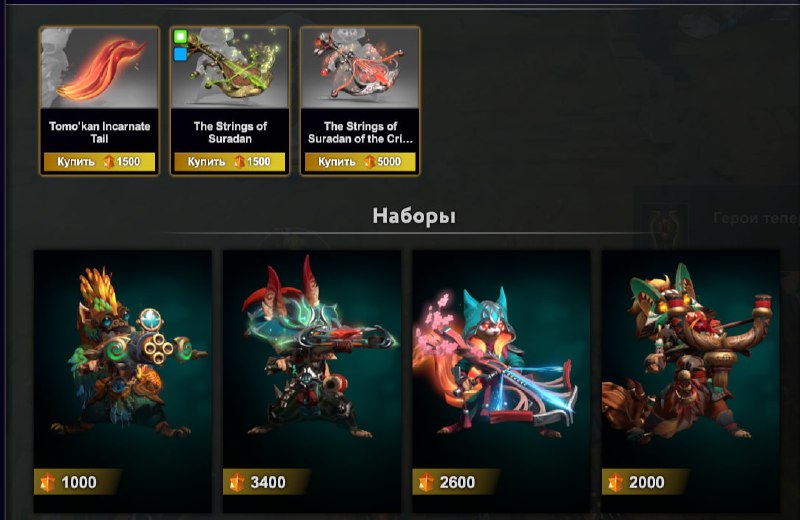Buy Tomo'kan Incarnate Tail for 1500

99,162
